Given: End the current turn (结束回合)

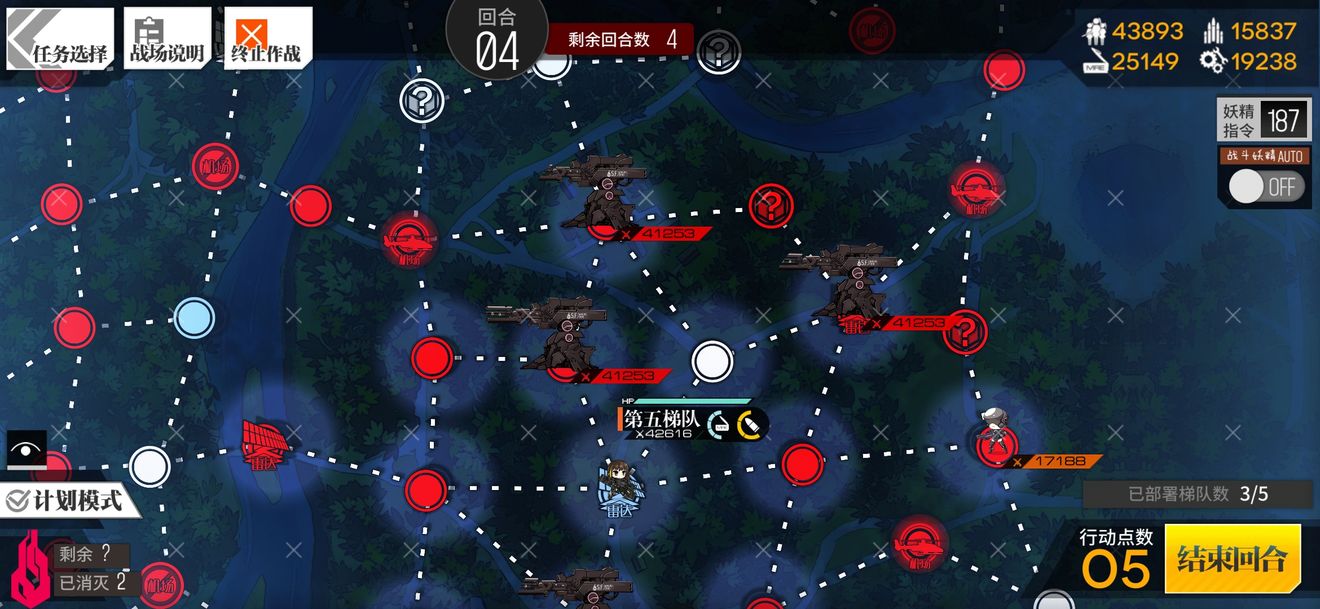Looking at the screenshot, I should [1232, 558].
